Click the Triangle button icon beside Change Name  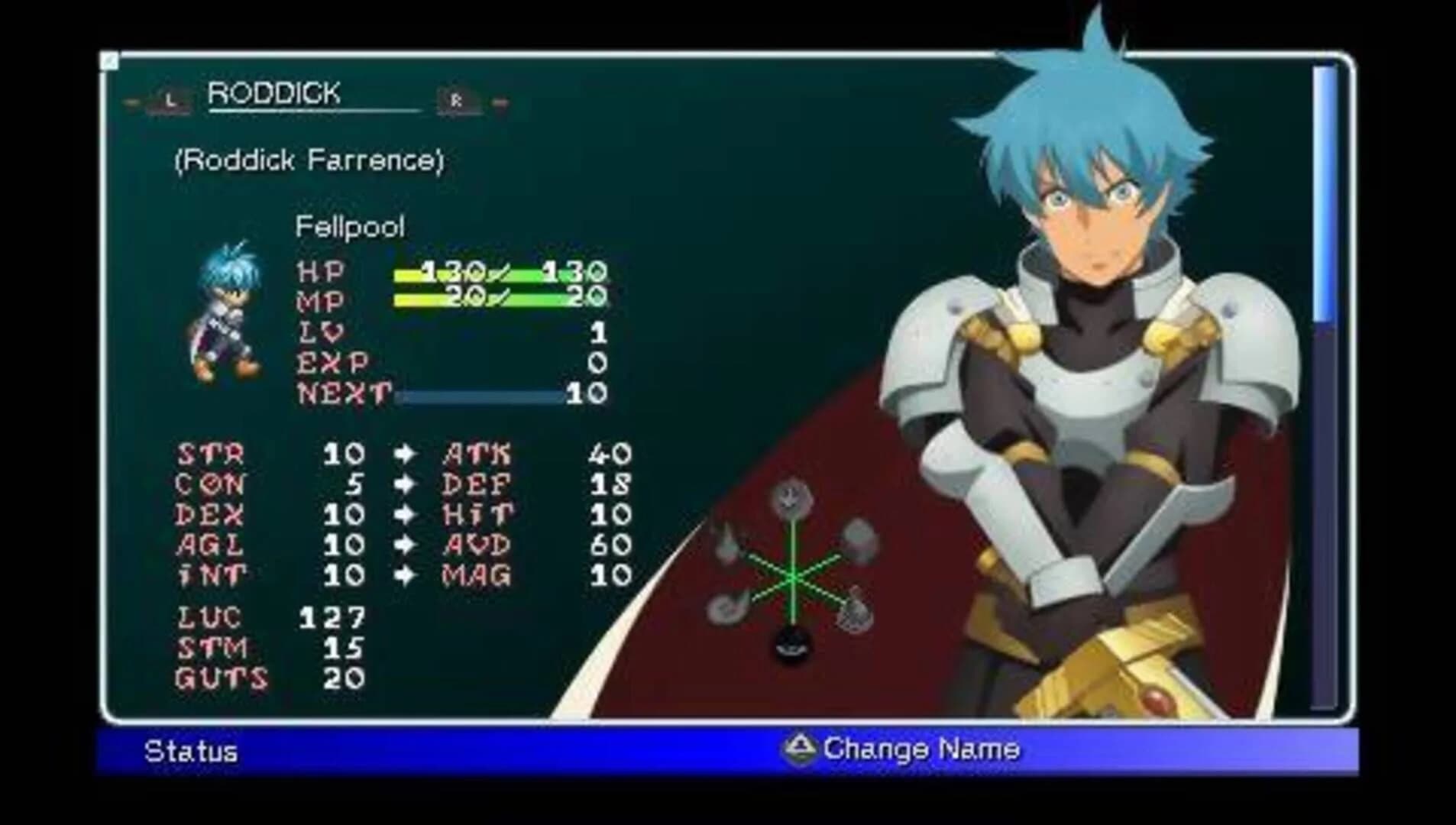[799, 749]
